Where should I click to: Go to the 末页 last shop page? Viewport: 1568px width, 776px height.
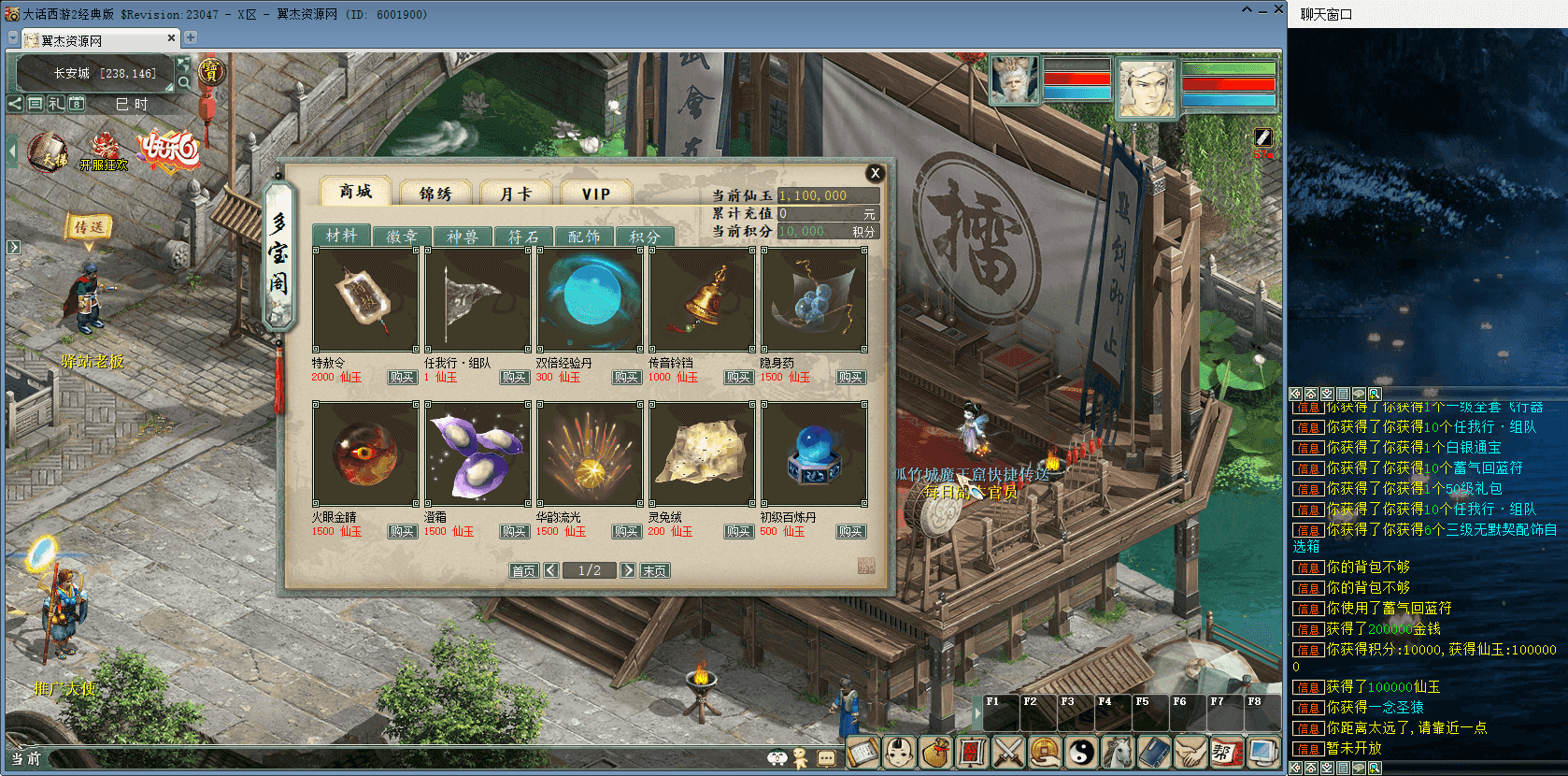654,570
